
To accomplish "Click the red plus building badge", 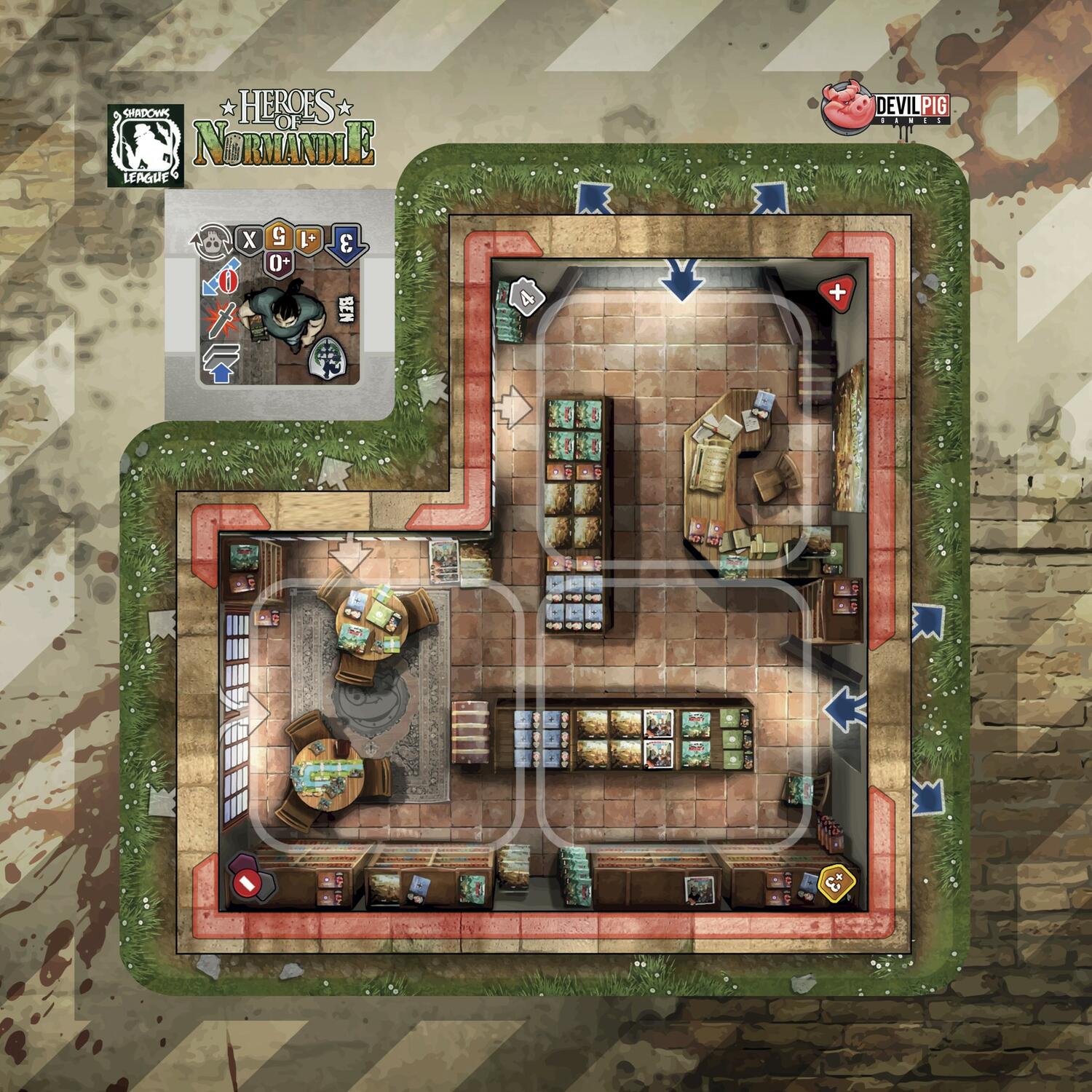I will tap(836, 293).
